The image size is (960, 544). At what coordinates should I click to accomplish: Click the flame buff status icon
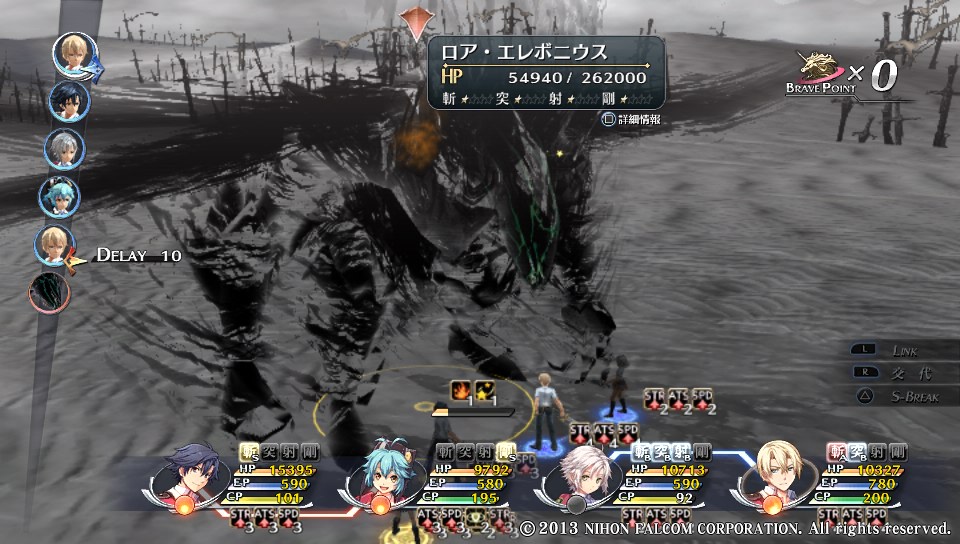tap(461, 390)
